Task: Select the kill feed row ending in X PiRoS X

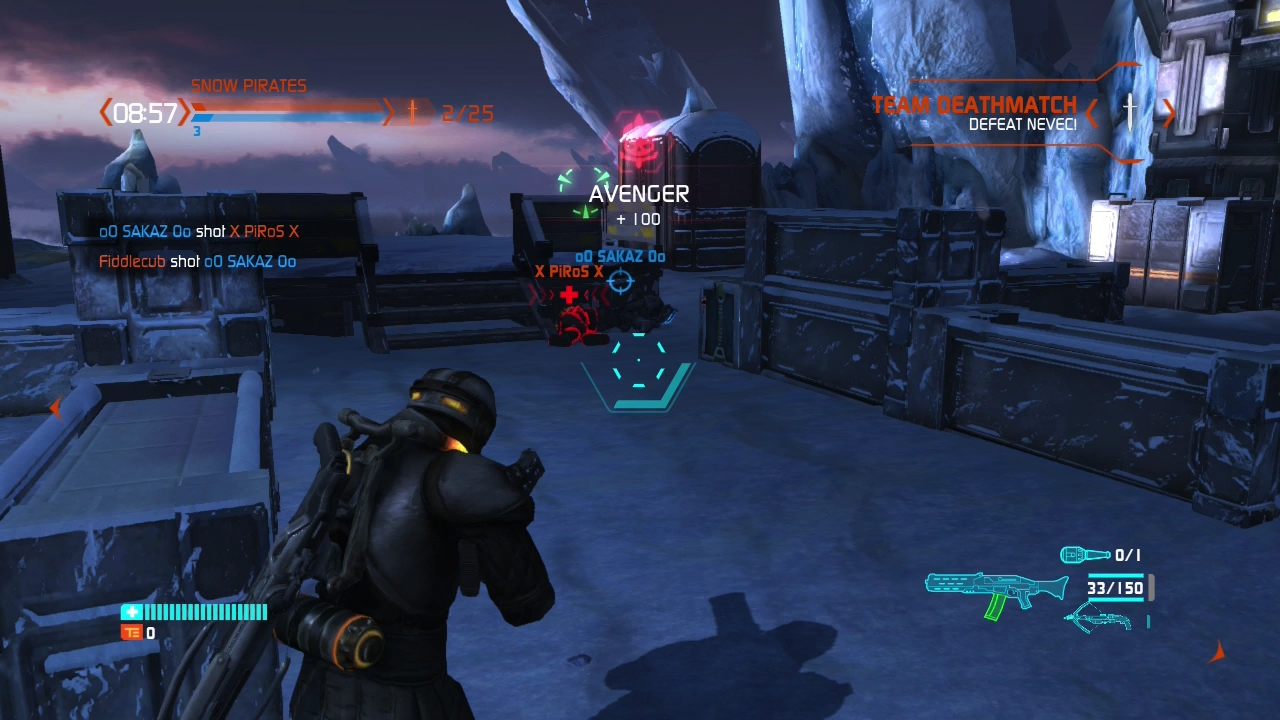Action: pos(198,232)
